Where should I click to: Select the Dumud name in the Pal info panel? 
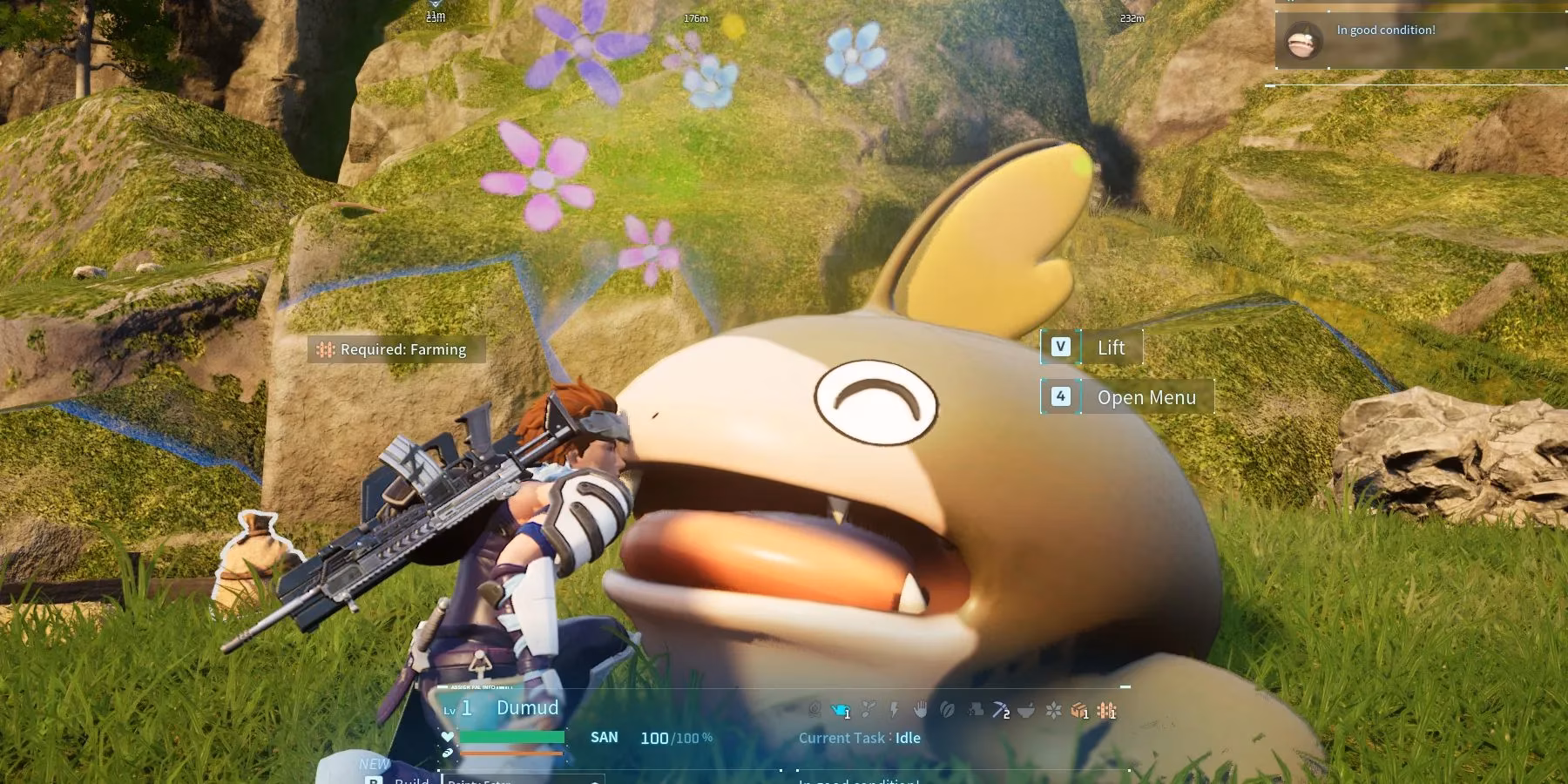point(527,707)
